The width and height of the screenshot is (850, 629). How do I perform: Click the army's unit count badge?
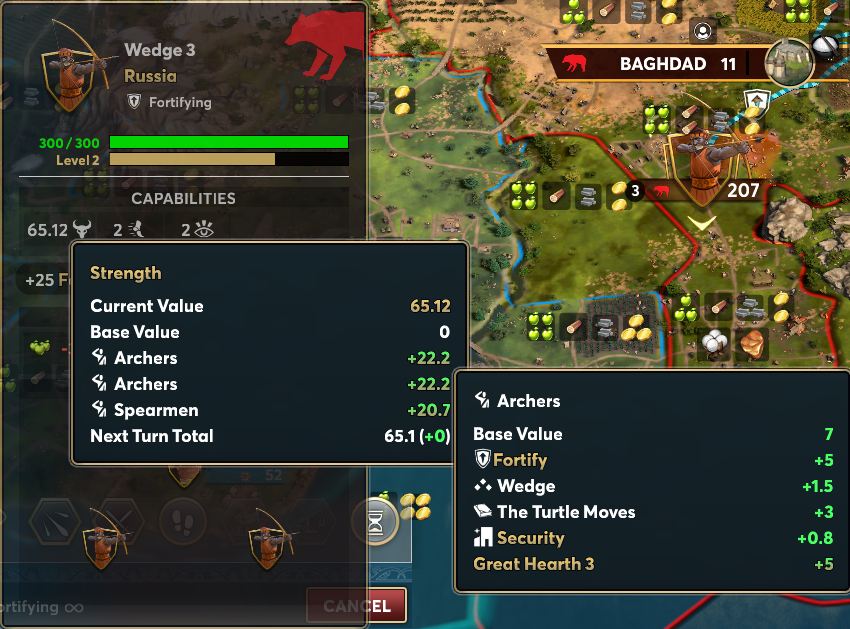coord(634,190)
